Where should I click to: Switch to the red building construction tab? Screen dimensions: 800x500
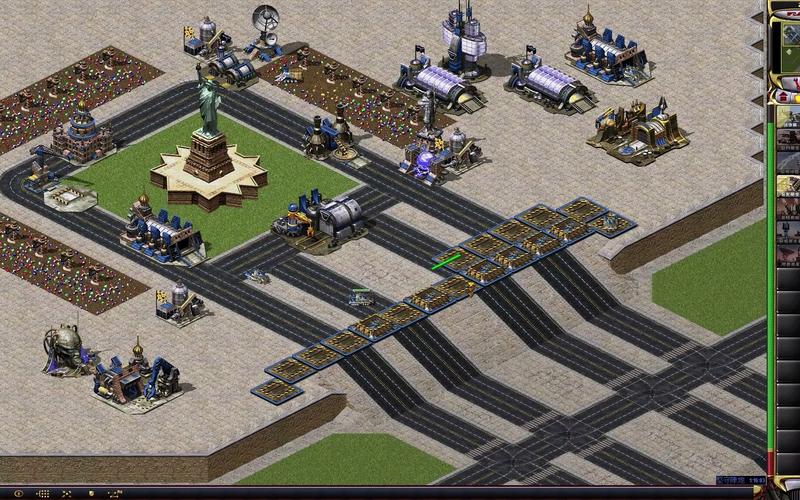783,97
